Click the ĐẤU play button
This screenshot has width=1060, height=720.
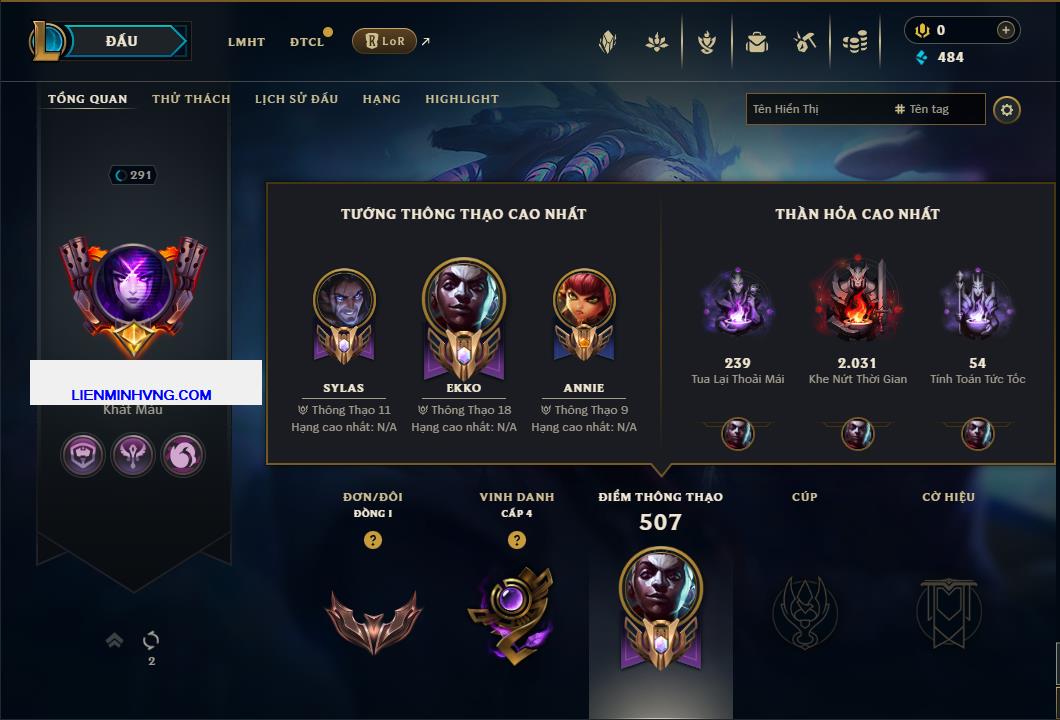tap(122, 41)
